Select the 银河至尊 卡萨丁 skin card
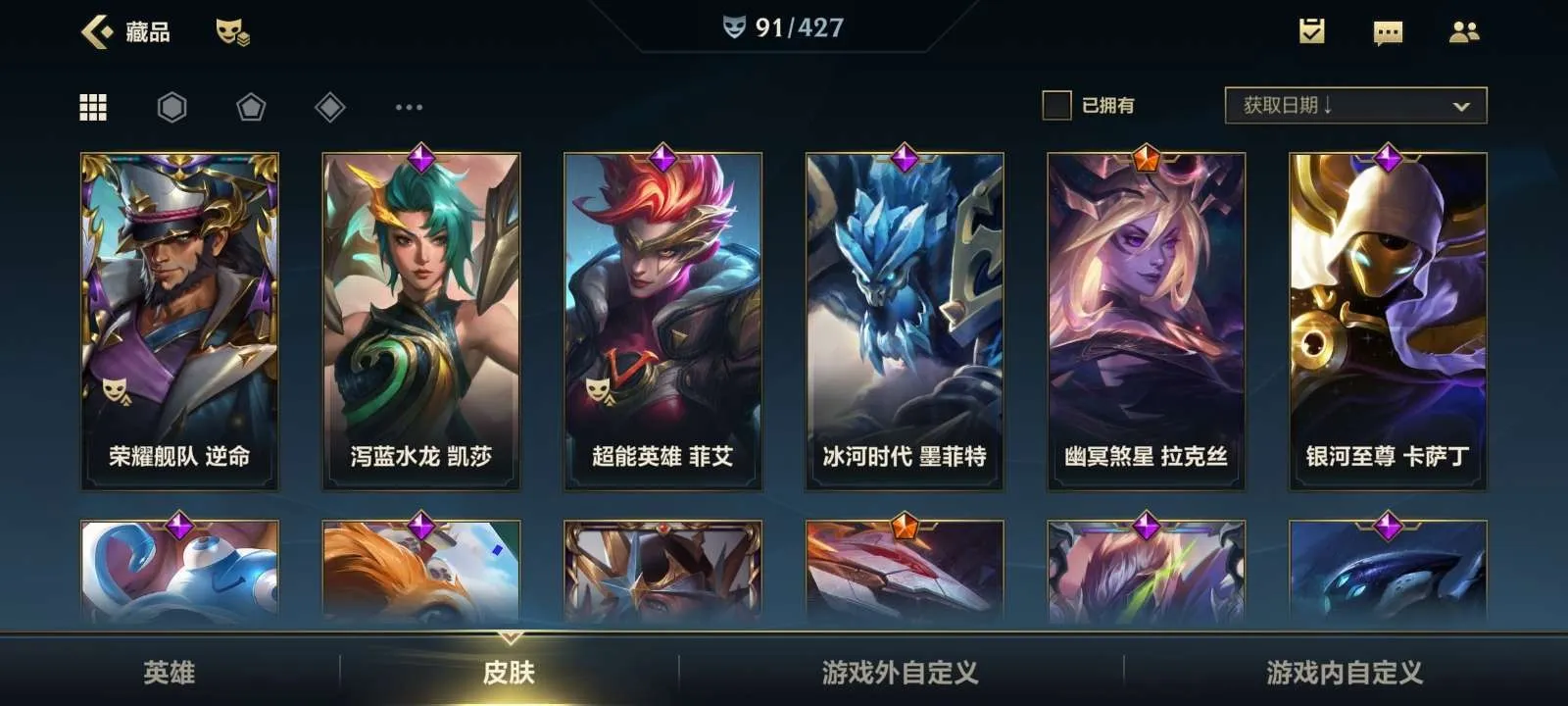This screenshot has height=706, width=1568. click(x=1388, y=321)
